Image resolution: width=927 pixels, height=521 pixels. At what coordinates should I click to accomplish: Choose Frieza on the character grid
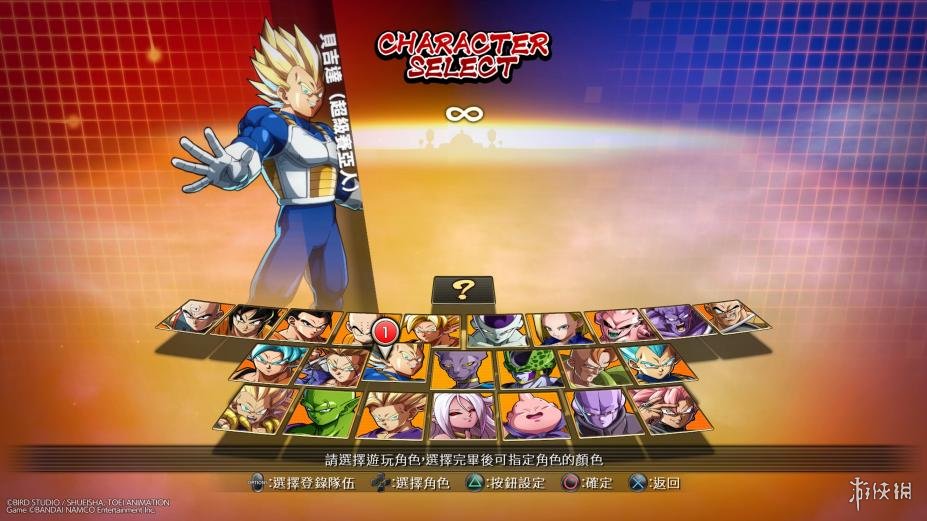click(x=497, y=328)
